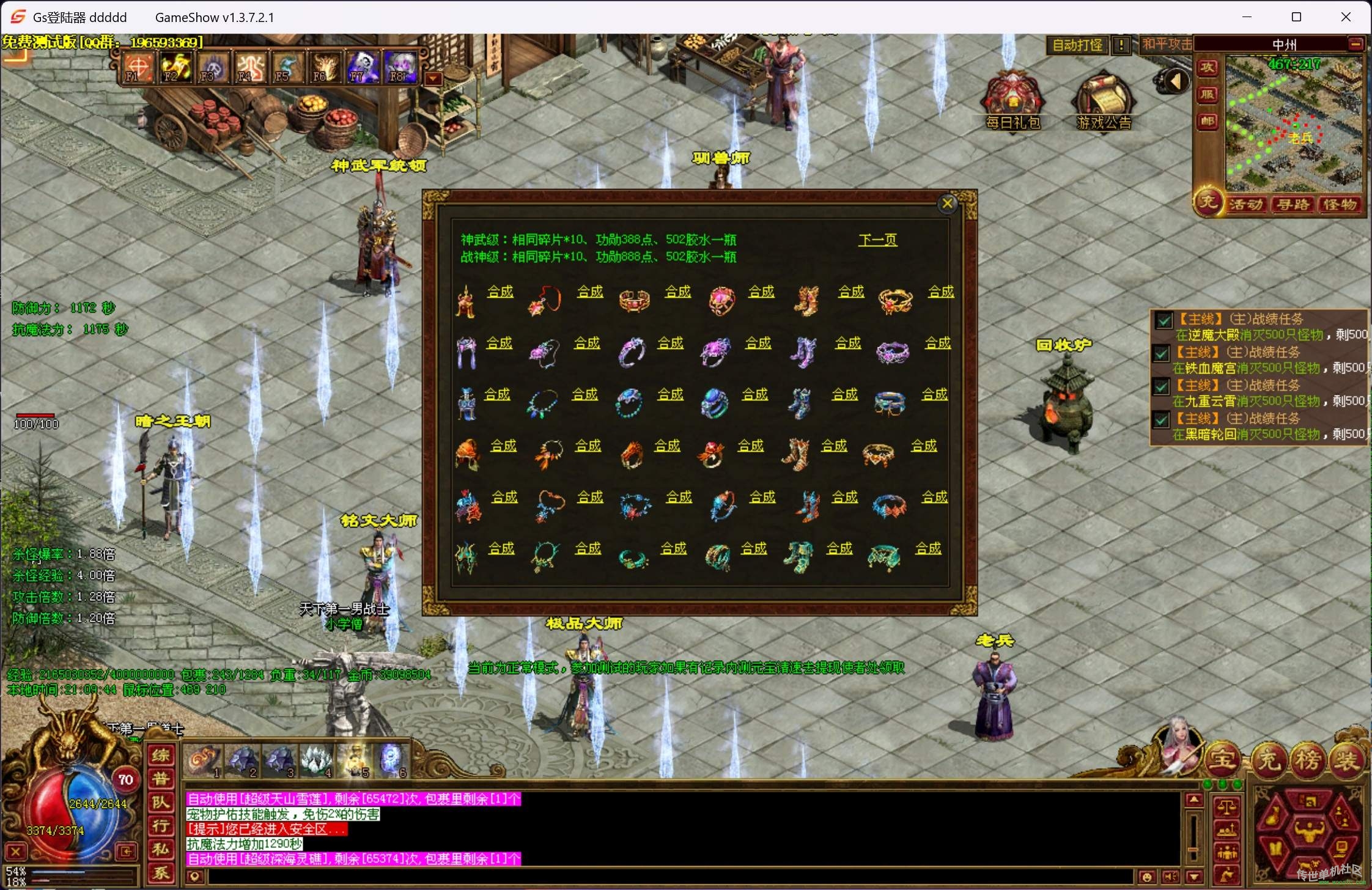Image resolution: width=1372 pixels, height=890 pixels.
Task: Go to next page via 下一页
Action: (x=877, y=240)
